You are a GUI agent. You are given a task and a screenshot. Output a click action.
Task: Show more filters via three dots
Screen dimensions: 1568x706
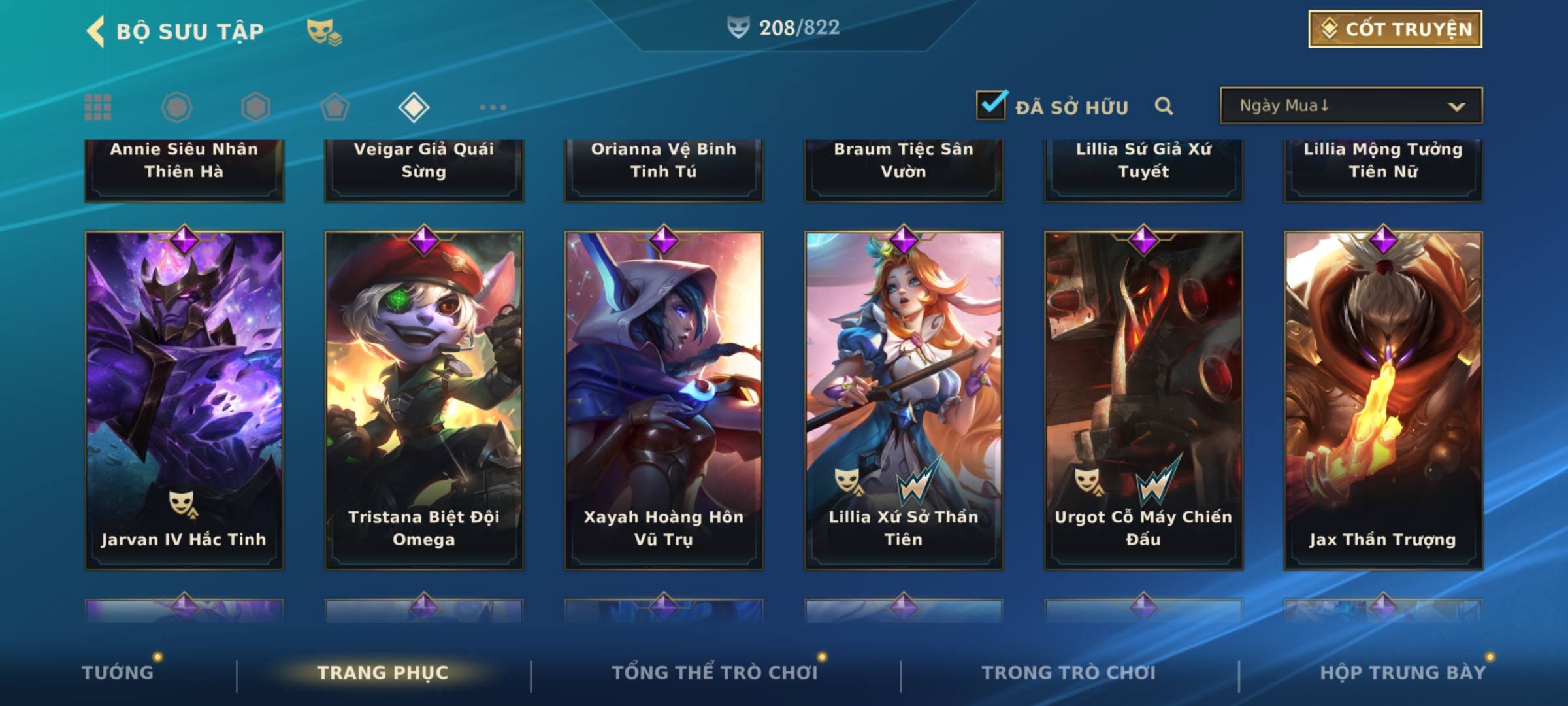[493, 107]
